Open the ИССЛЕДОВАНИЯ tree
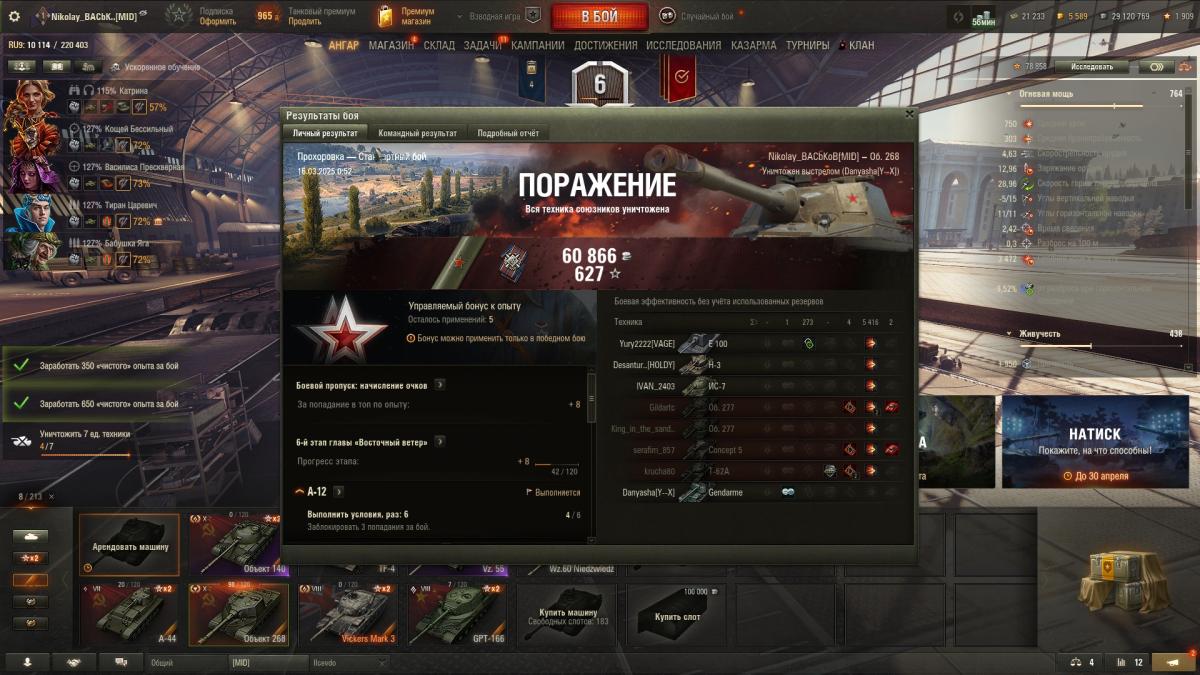 tap(683, 46)
